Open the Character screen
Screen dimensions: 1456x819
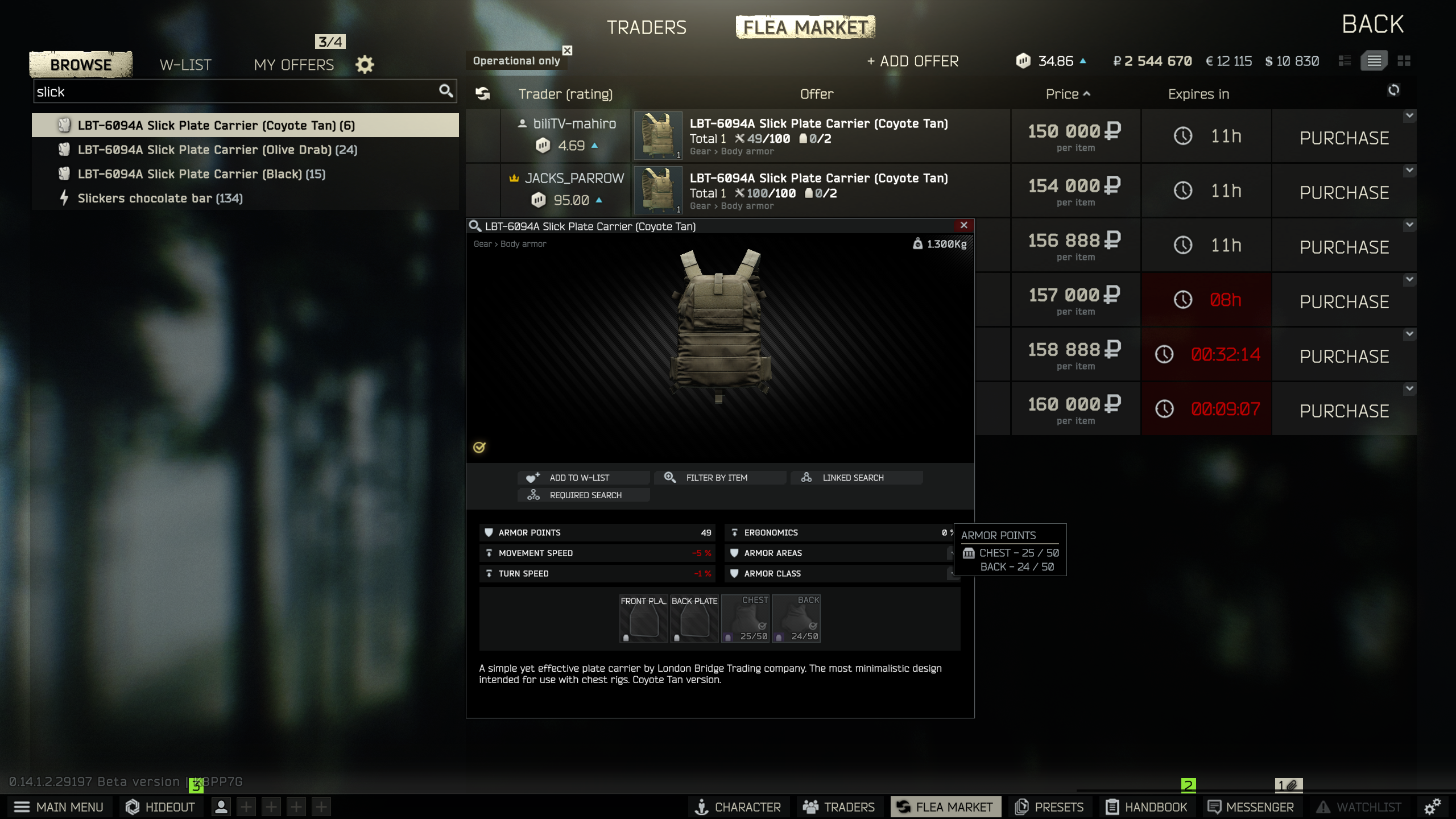click(738, 806)
